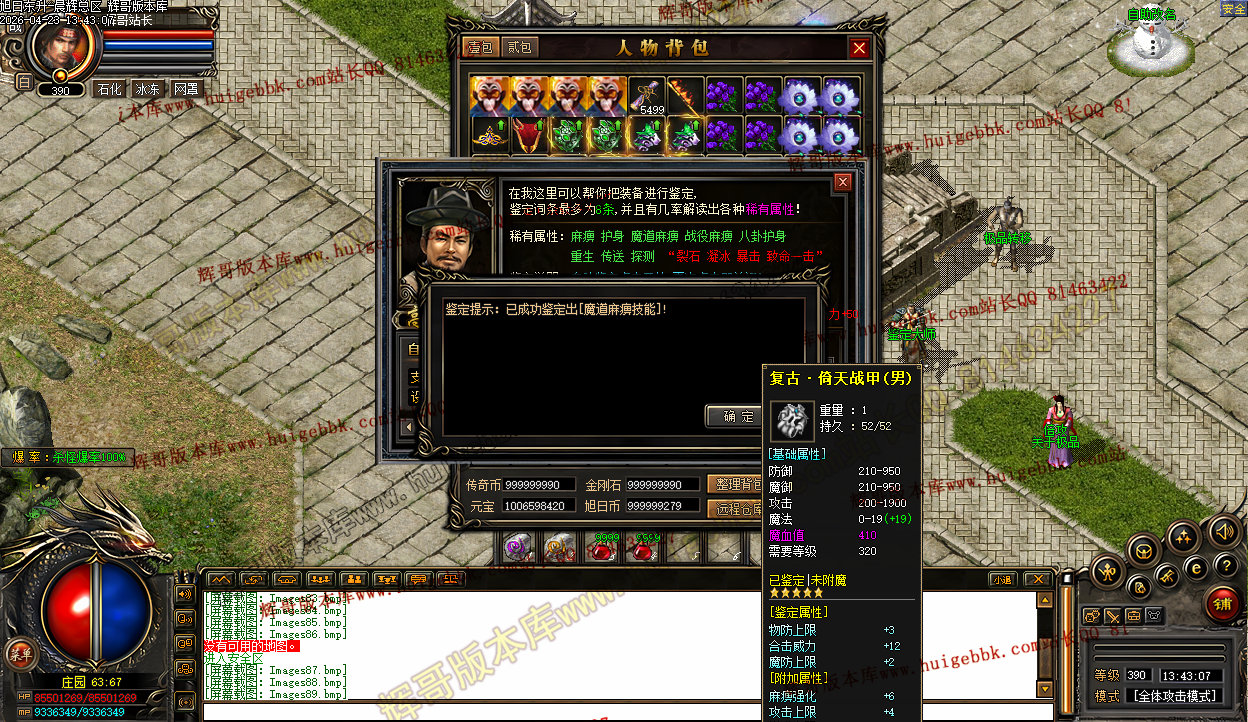Choose the golden crown accessory slot
This screenshot has width=1248, height=722.
(x=490, y=135)
